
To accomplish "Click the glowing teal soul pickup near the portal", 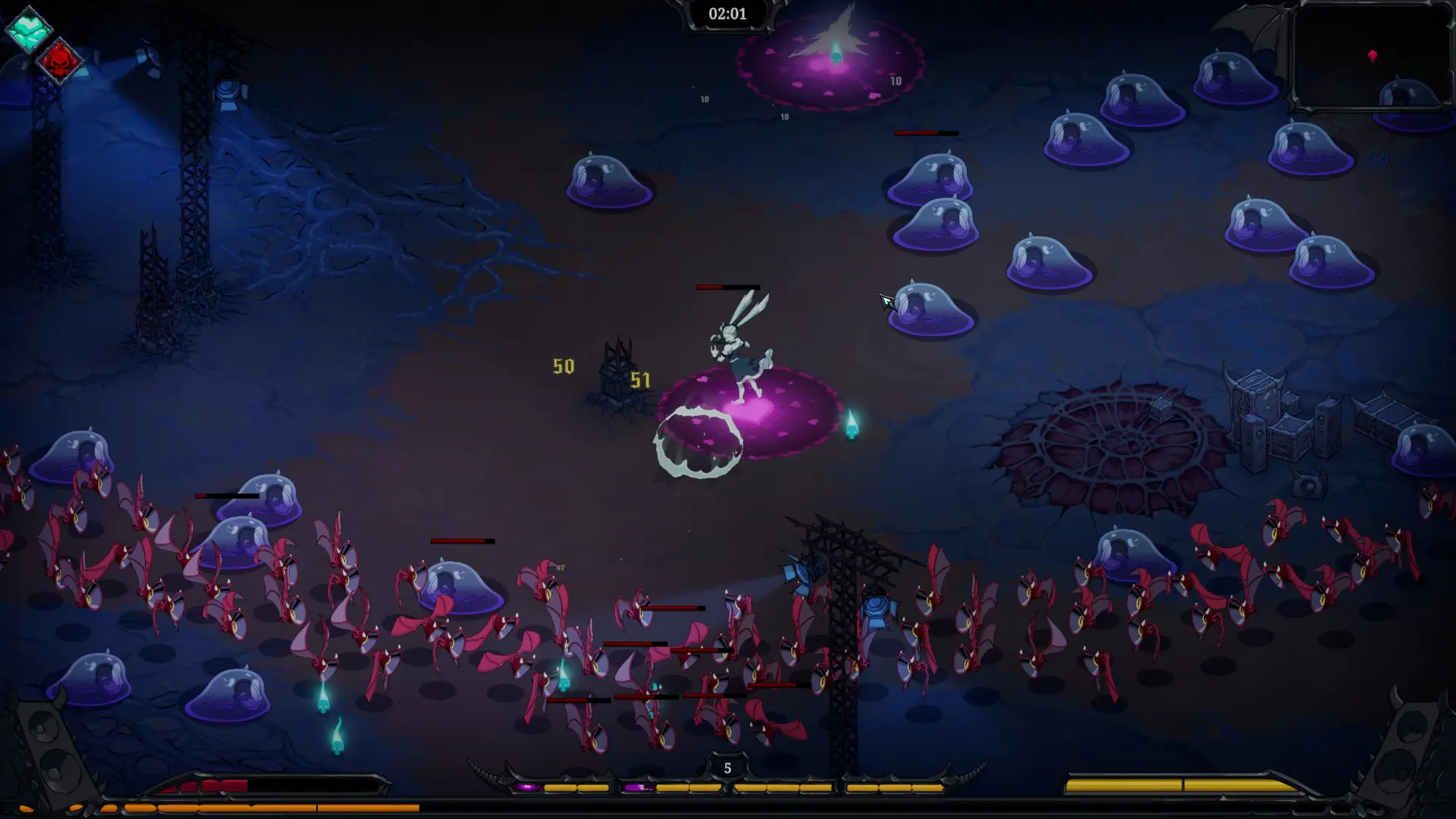I will pos(851,422).
